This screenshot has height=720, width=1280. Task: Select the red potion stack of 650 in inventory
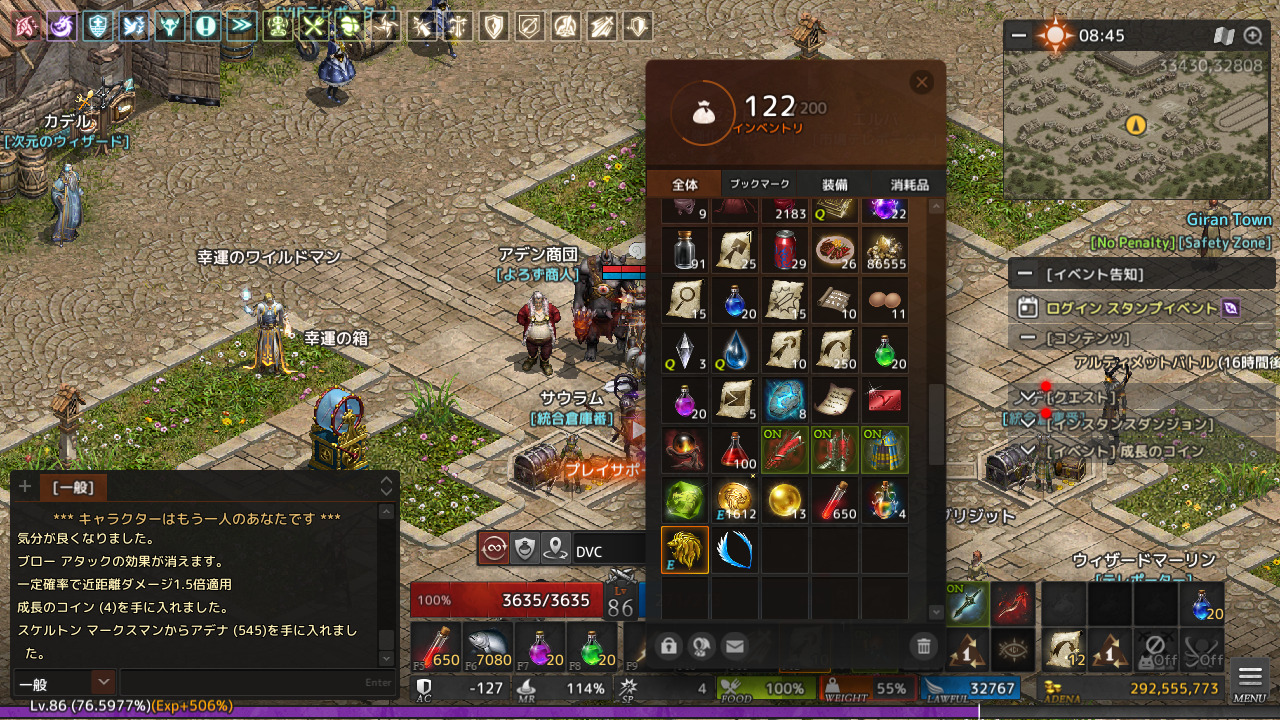835,500
